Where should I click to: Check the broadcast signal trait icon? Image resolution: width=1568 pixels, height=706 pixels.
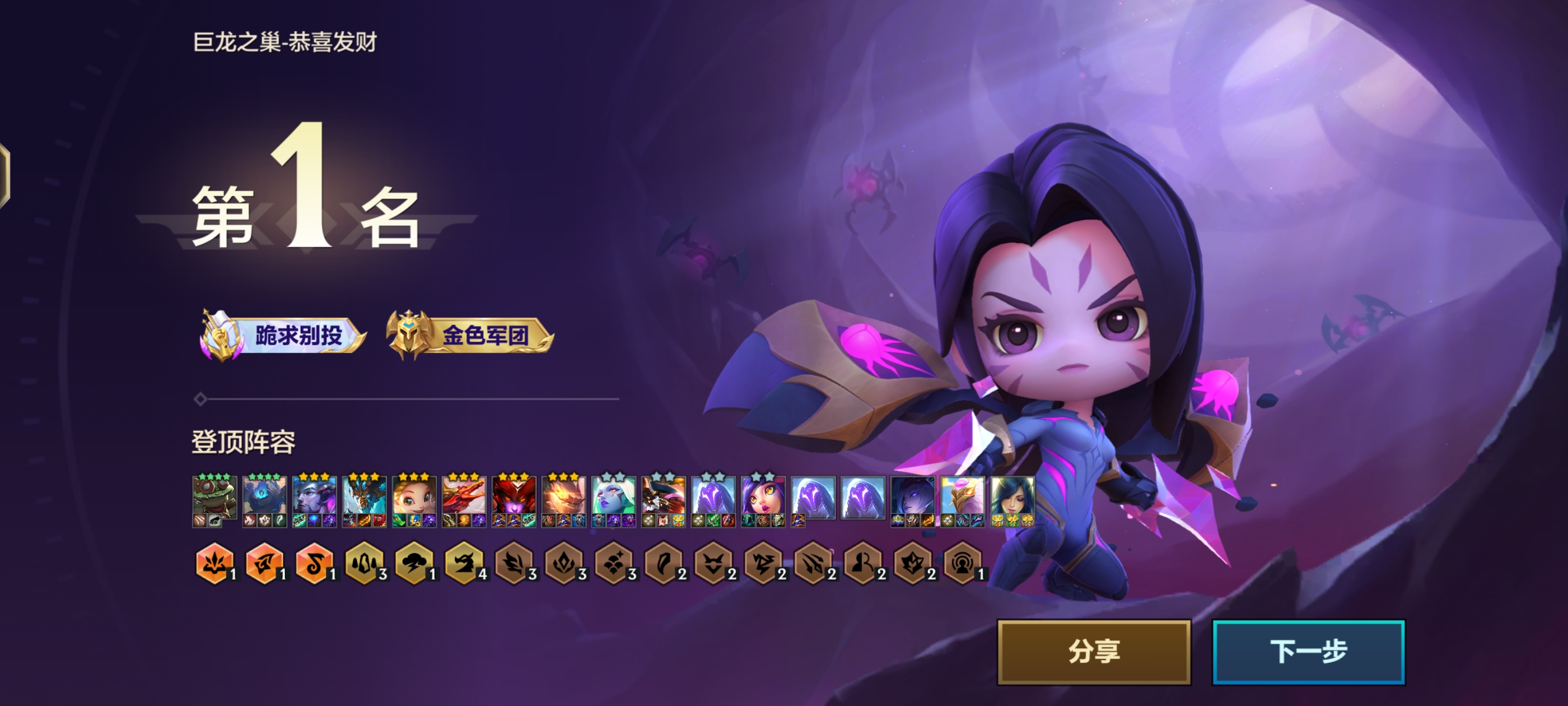[962, 564]
